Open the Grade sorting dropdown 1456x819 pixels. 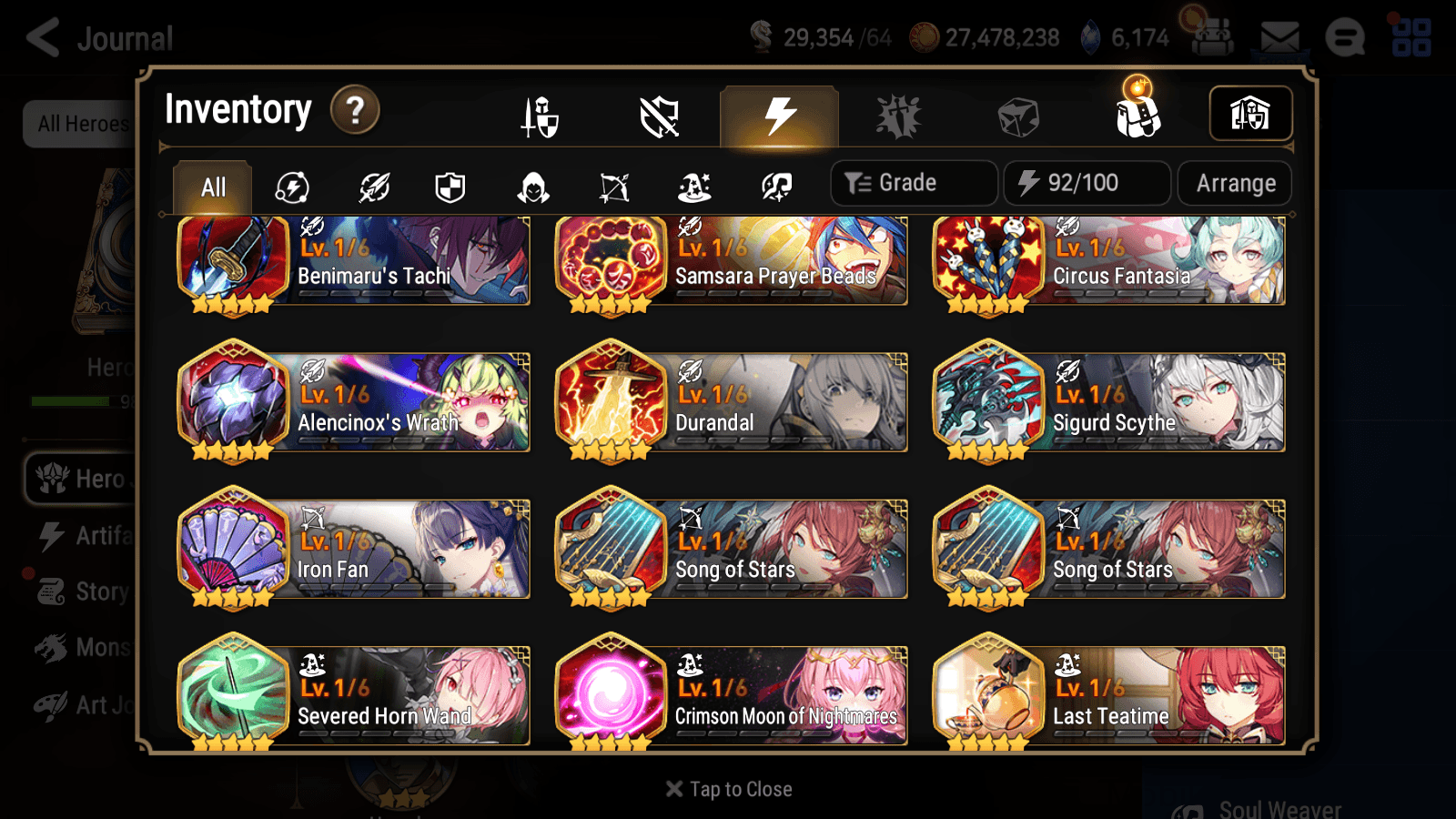(x=912, y=182)
